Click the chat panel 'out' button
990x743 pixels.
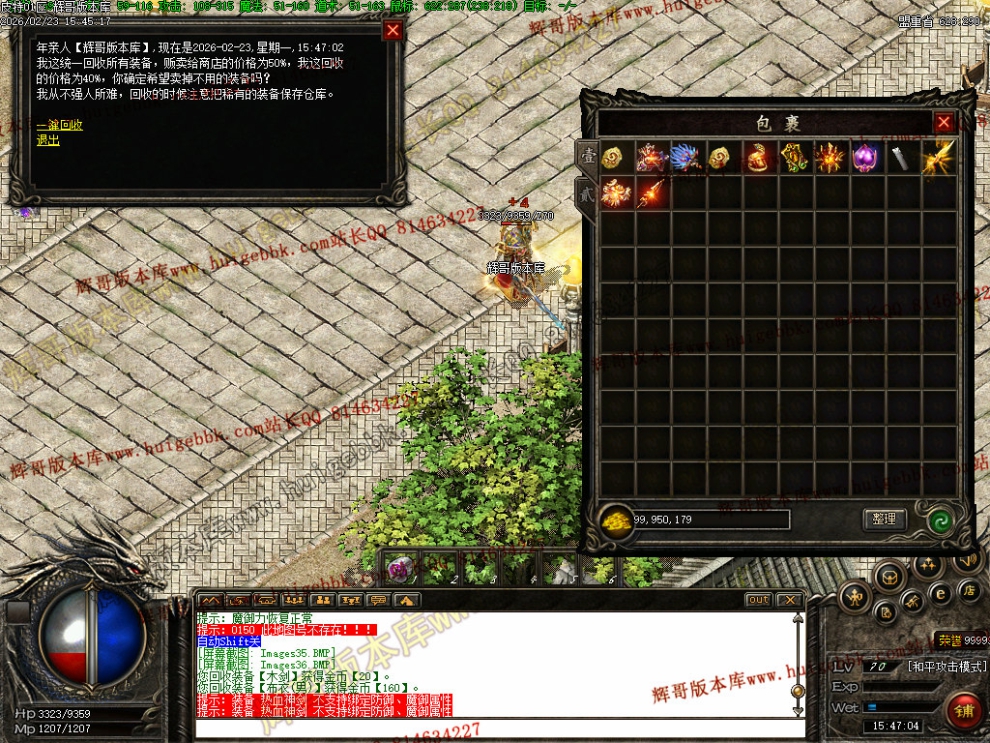(x=758, y=600)
